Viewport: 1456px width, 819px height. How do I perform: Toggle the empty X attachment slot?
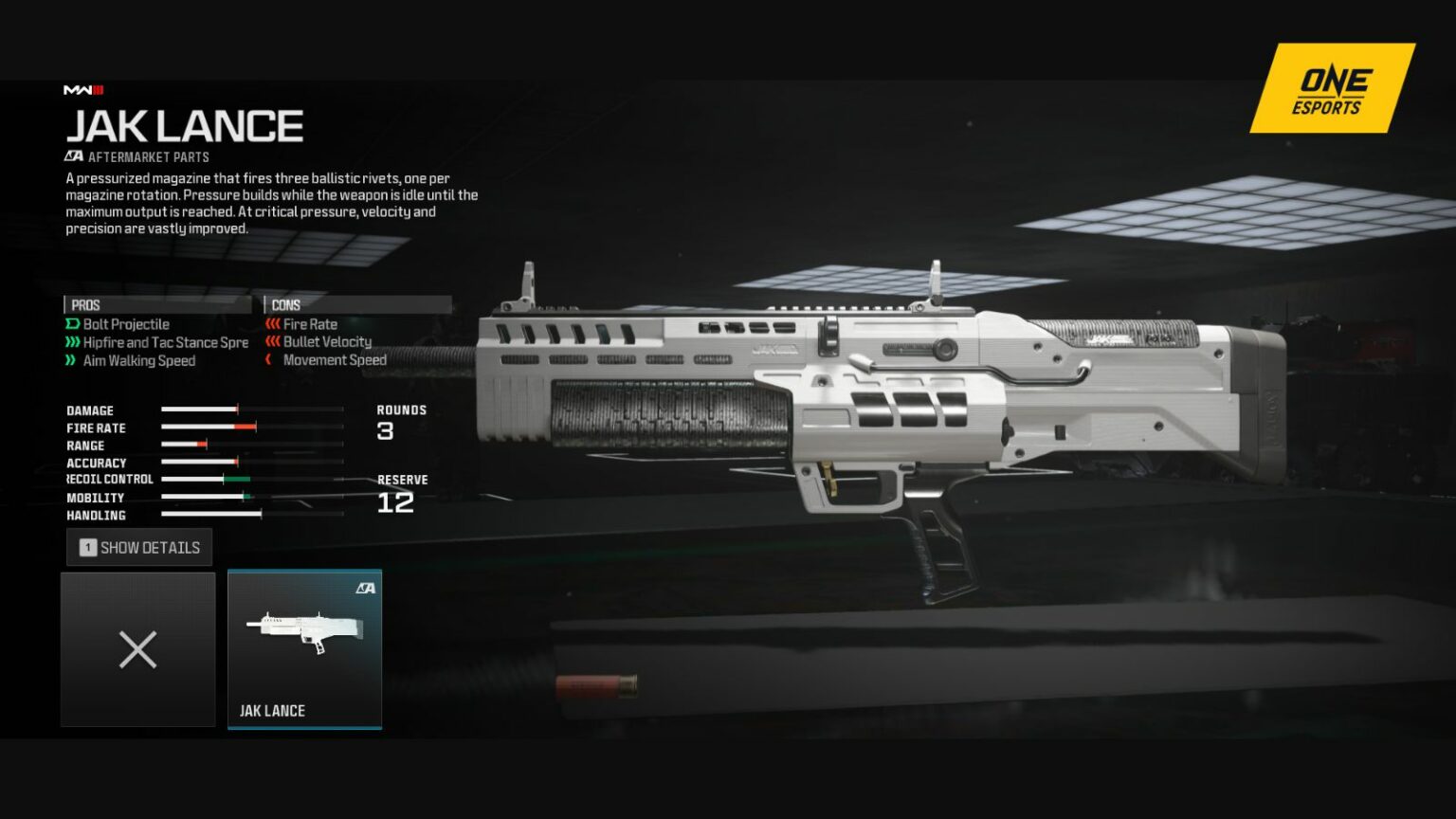point(137,649)
